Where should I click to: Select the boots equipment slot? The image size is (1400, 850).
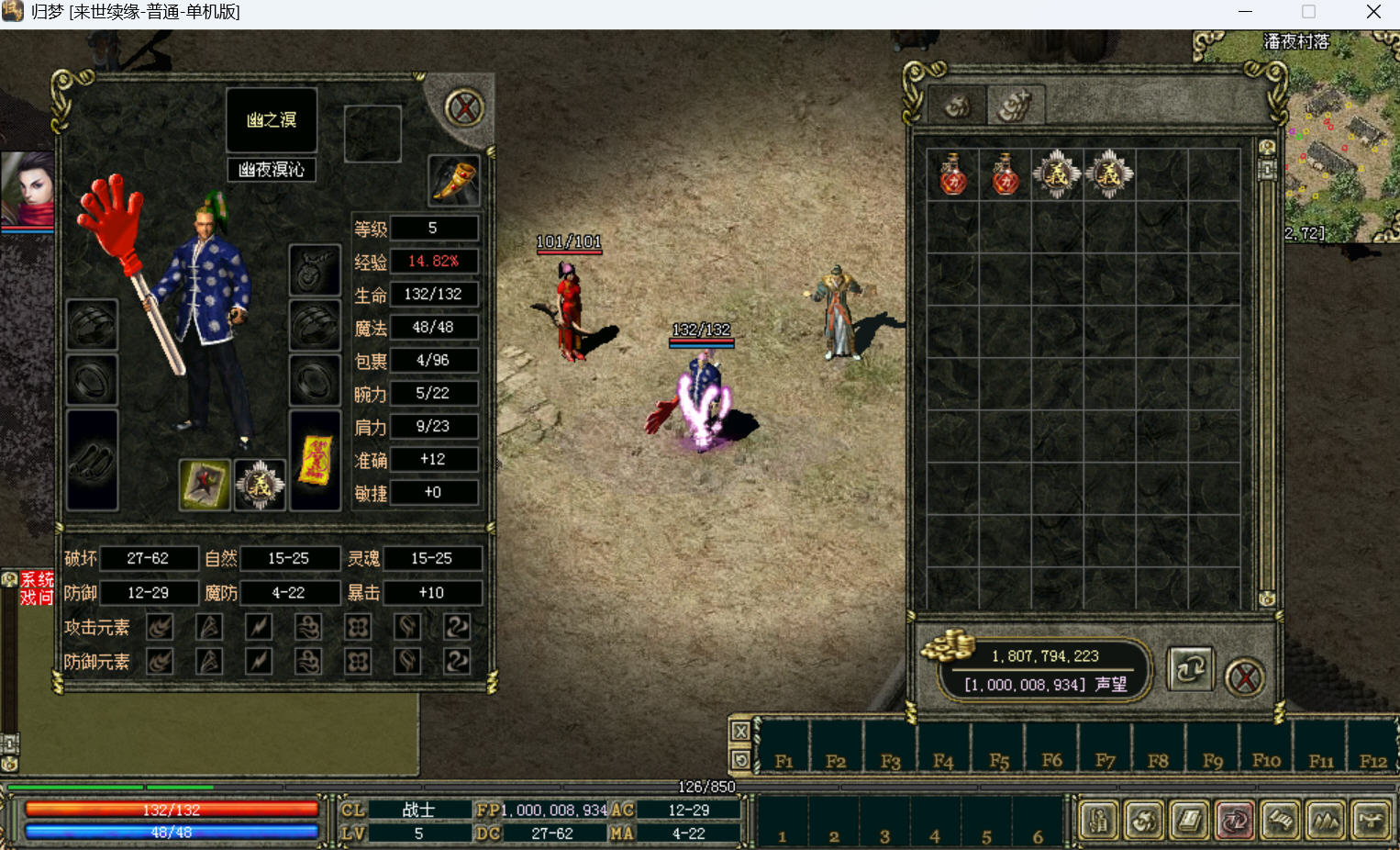pyautogui.click(x=92, y=460)
